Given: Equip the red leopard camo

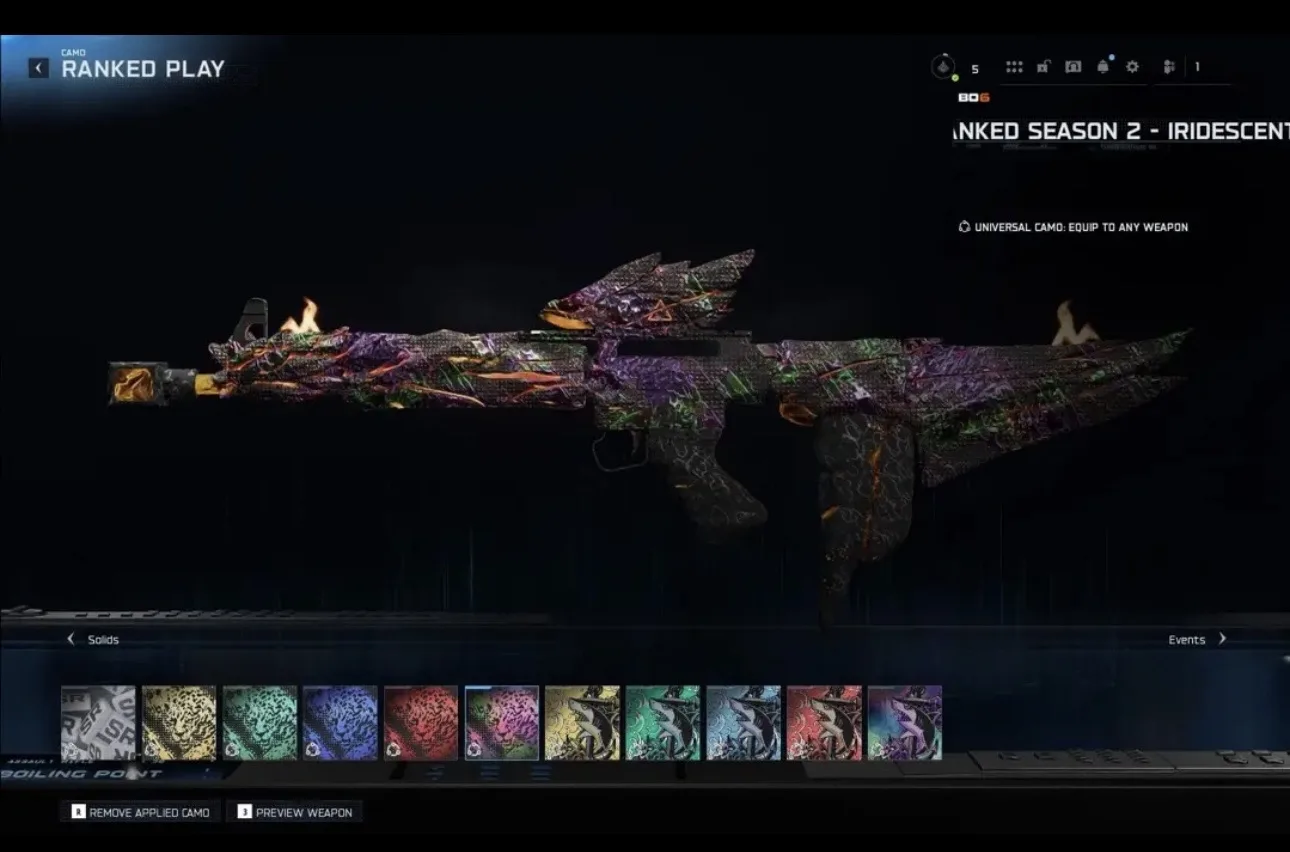Looking at the screenshot, I should [x=421, y=722].
